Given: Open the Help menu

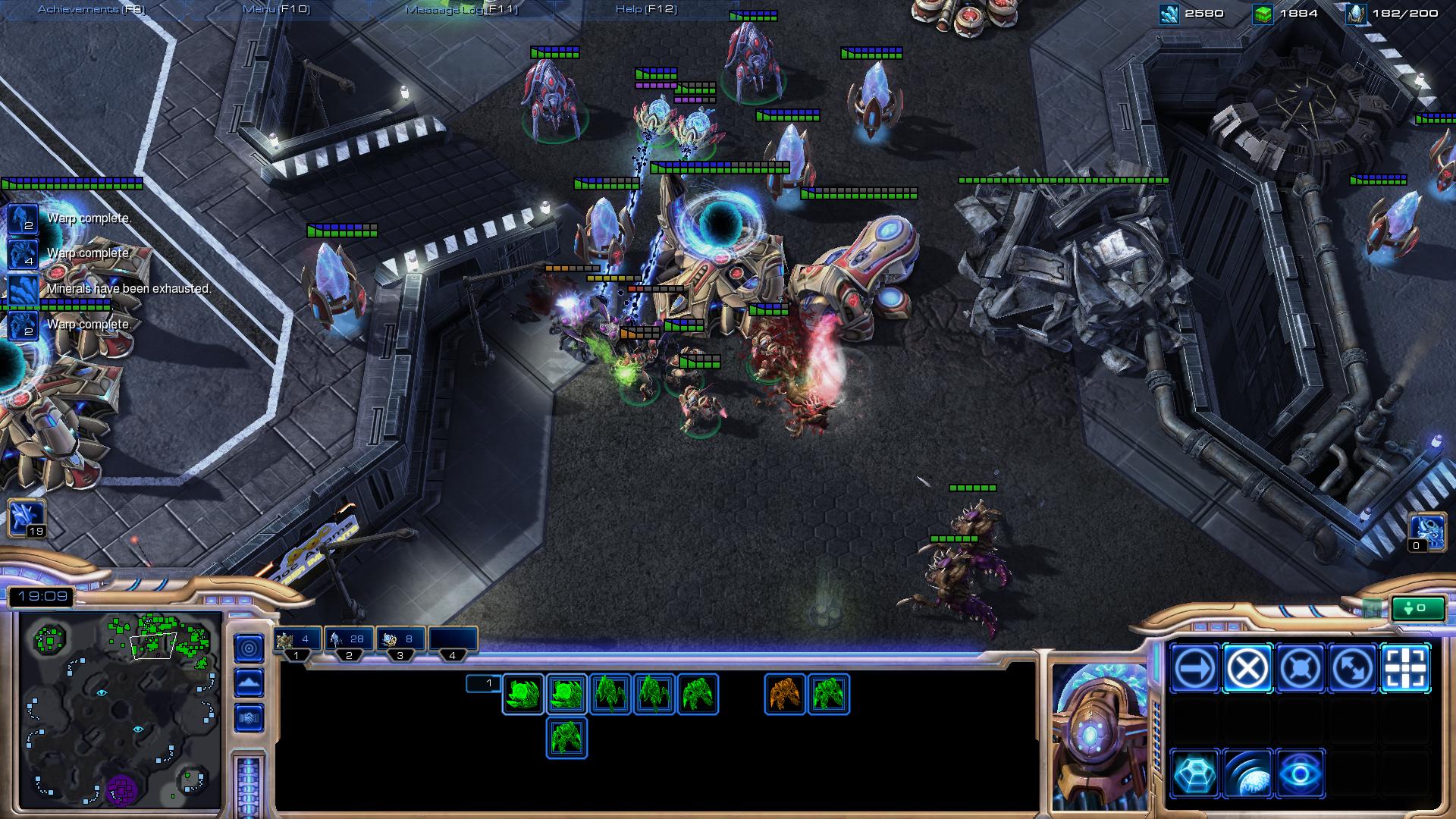Looking at the screenshot, I should [646, 9].
